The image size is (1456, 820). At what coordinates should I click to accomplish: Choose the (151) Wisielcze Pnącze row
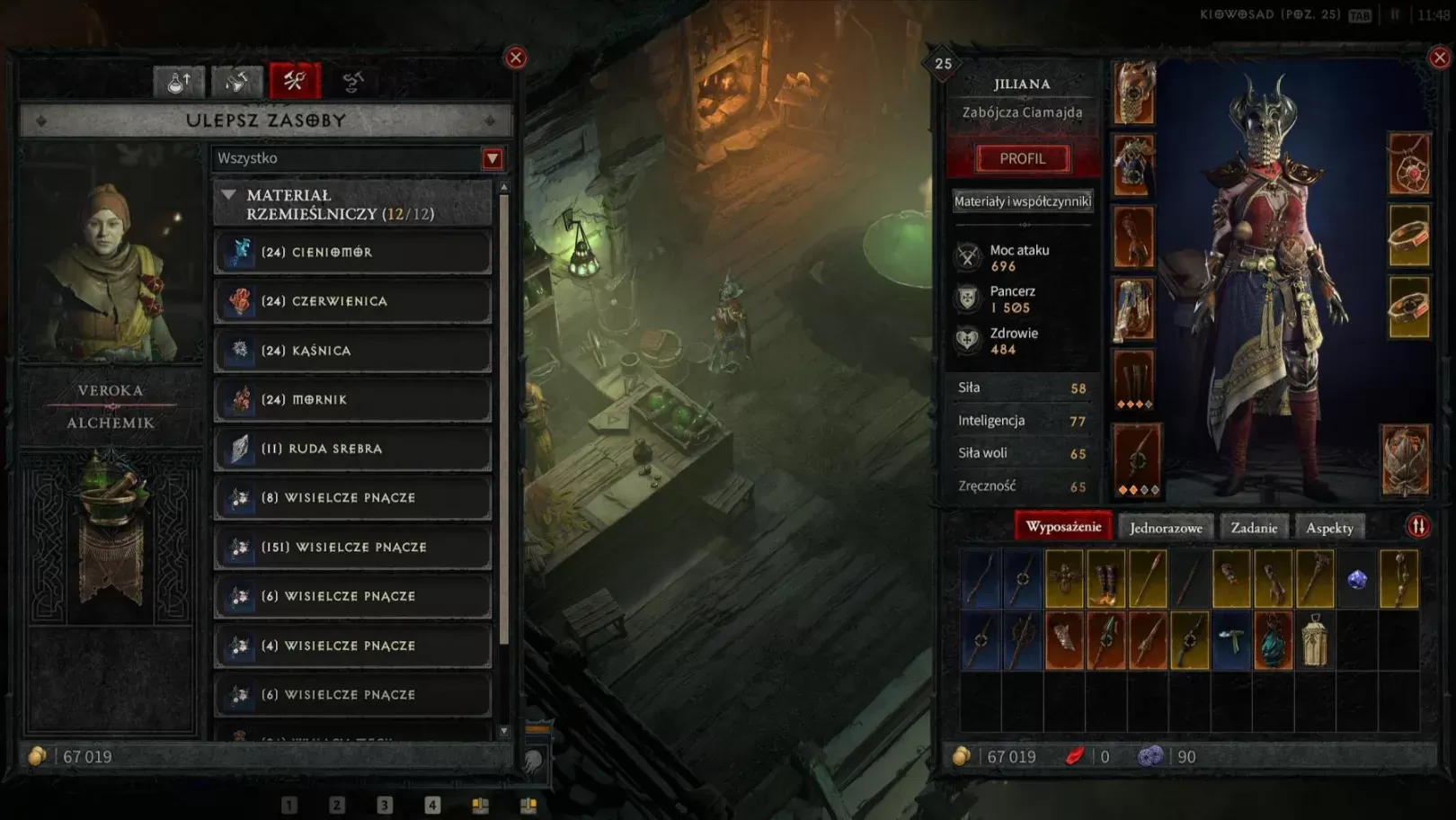[352, 547]
